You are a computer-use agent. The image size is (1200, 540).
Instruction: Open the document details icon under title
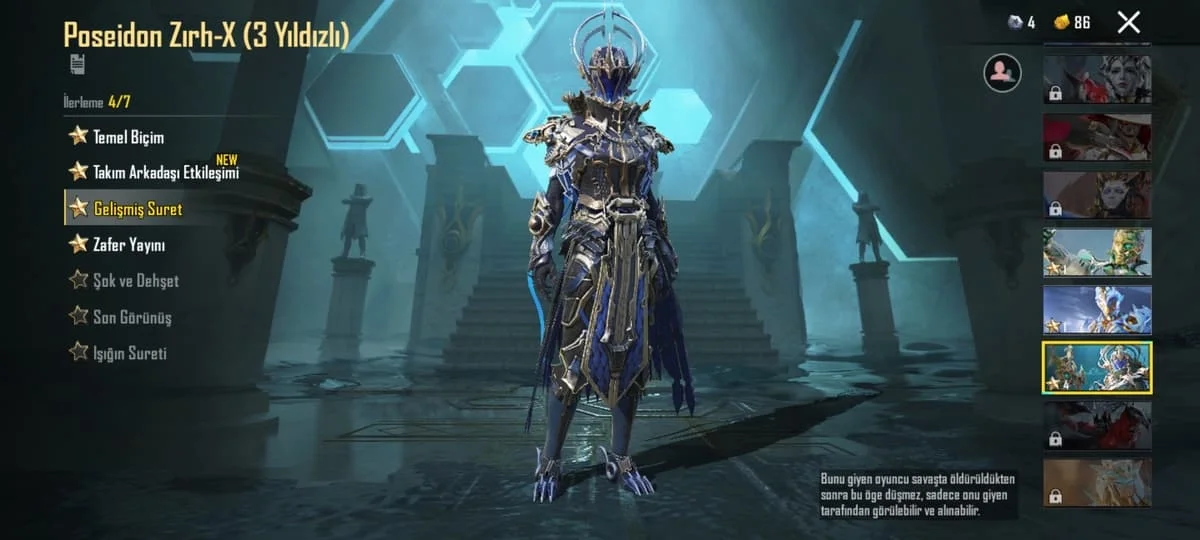click(x=77, y=64)
